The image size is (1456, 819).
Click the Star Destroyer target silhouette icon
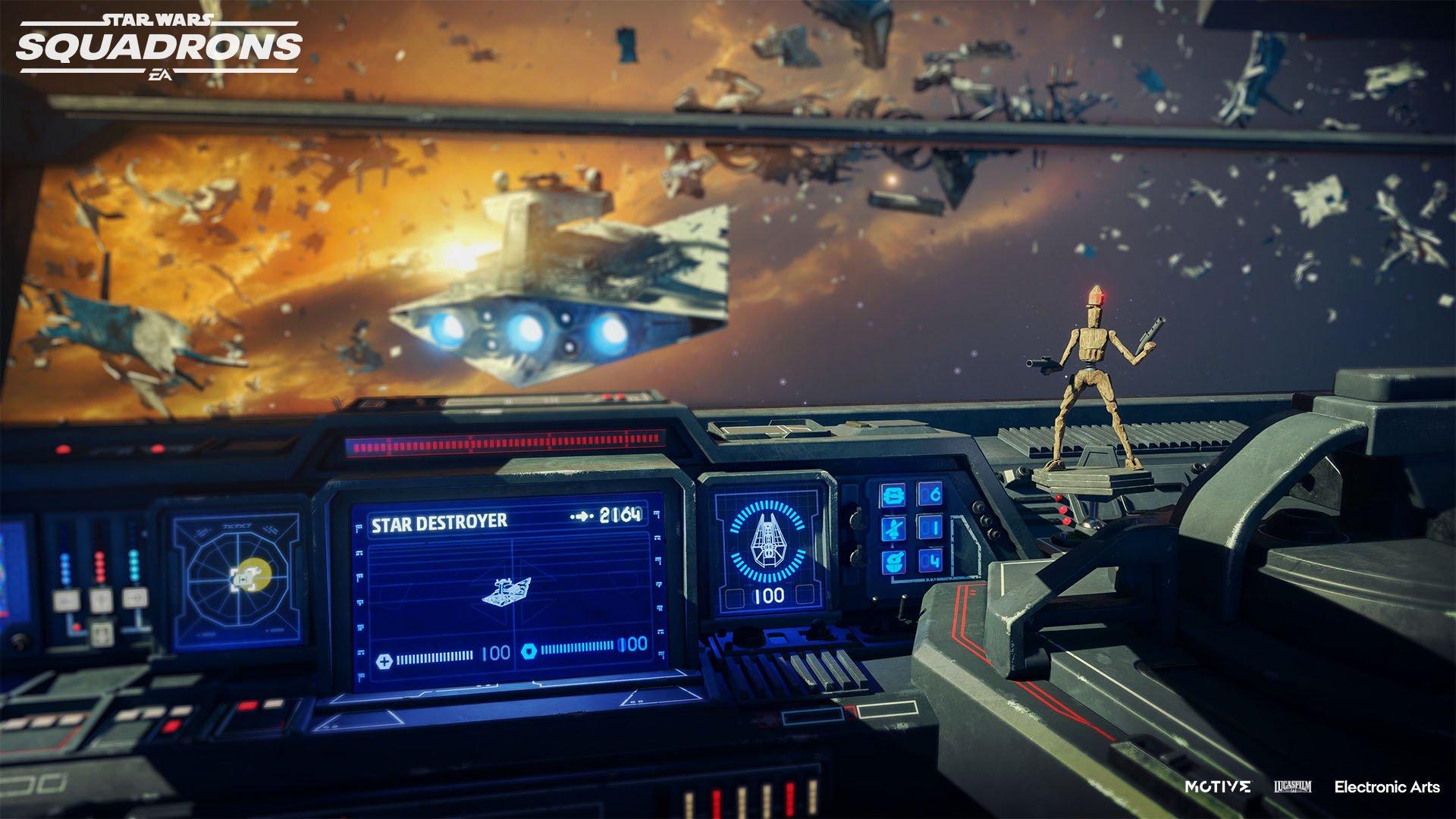(507, 591)
